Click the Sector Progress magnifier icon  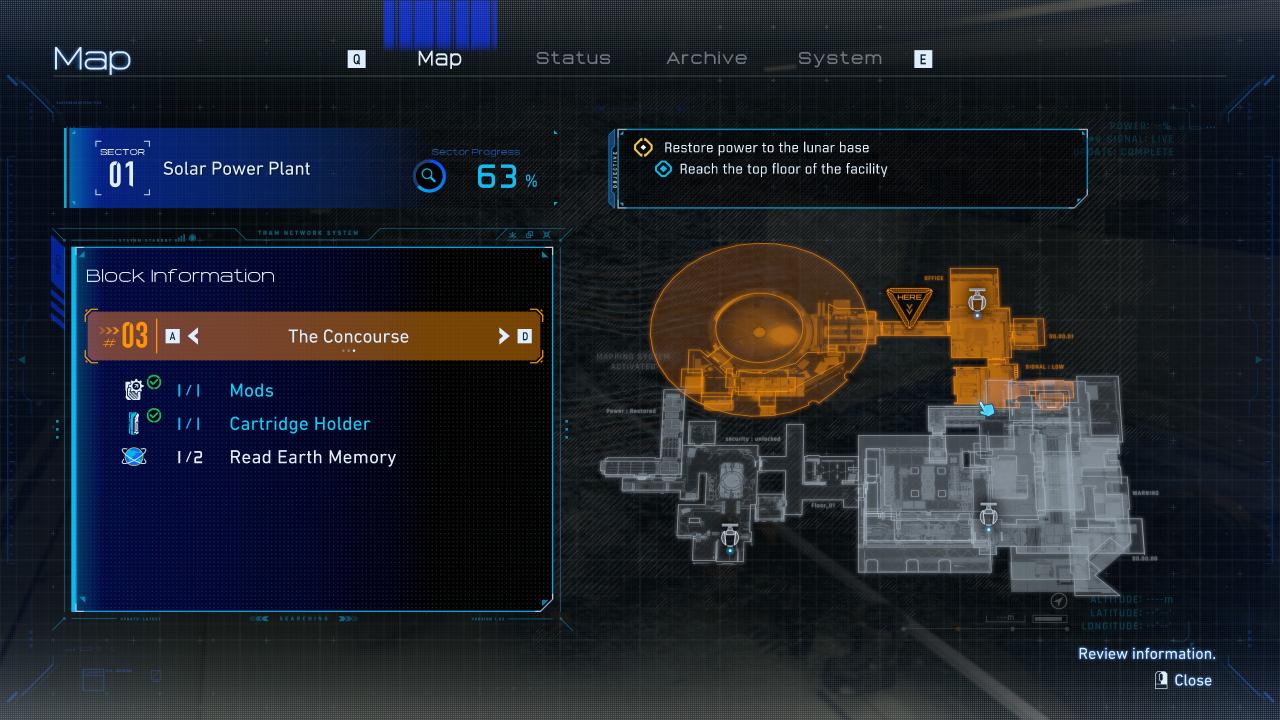(429, 177)
